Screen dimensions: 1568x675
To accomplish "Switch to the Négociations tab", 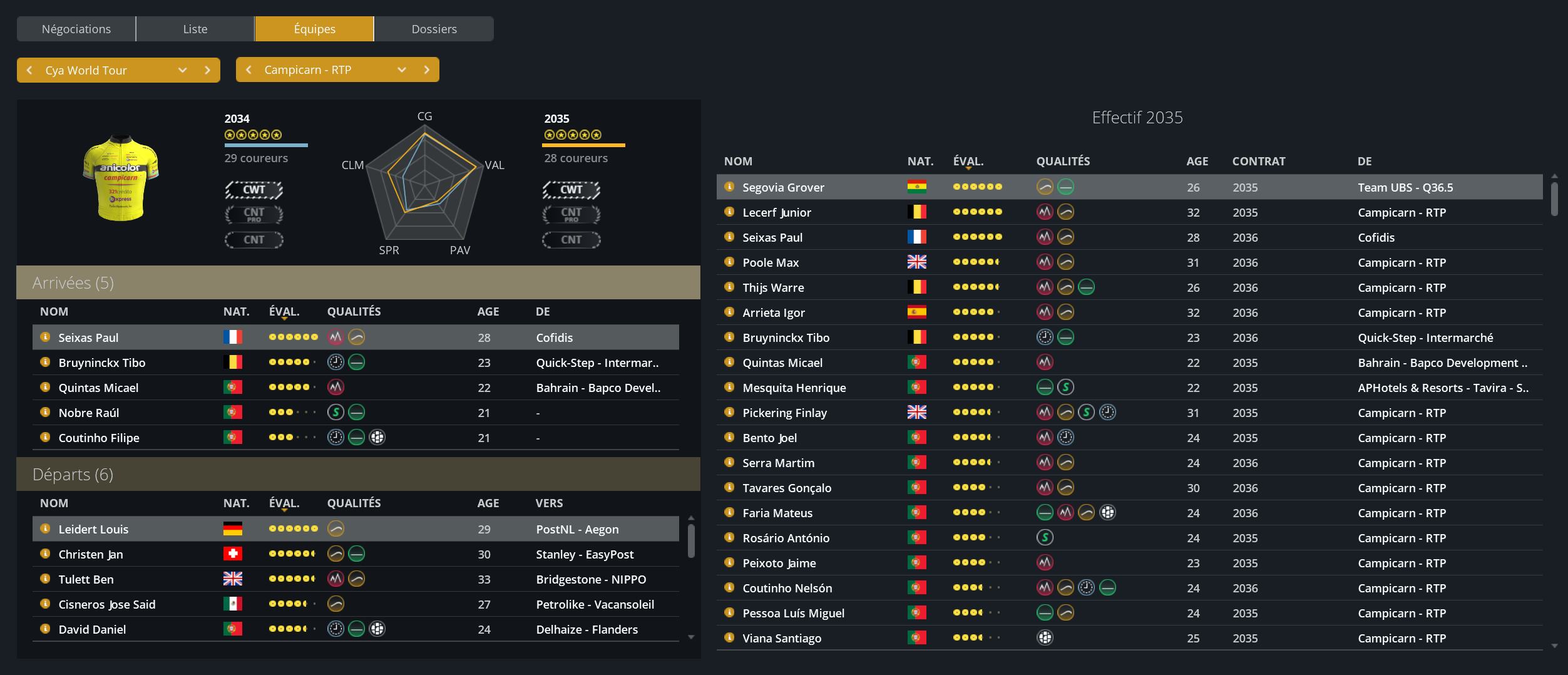I will 76,29.
